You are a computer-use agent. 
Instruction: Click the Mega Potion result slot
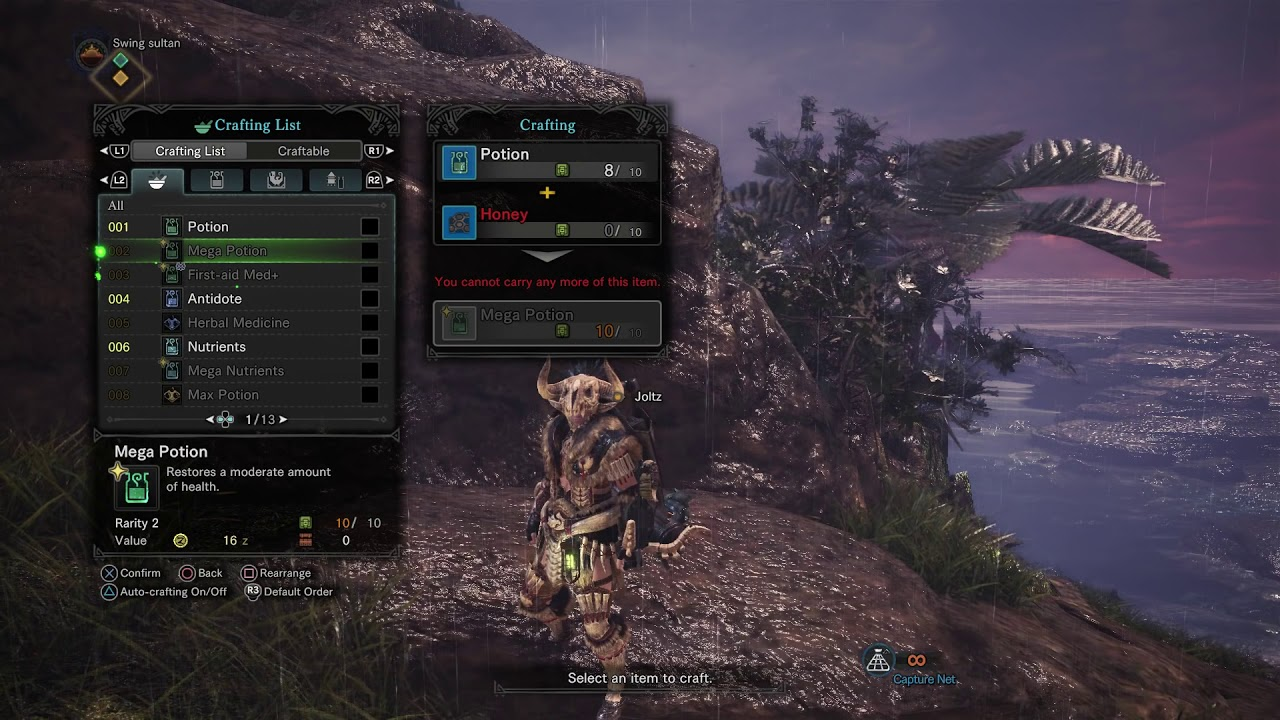pyautogui.click(x=548, y=323)
